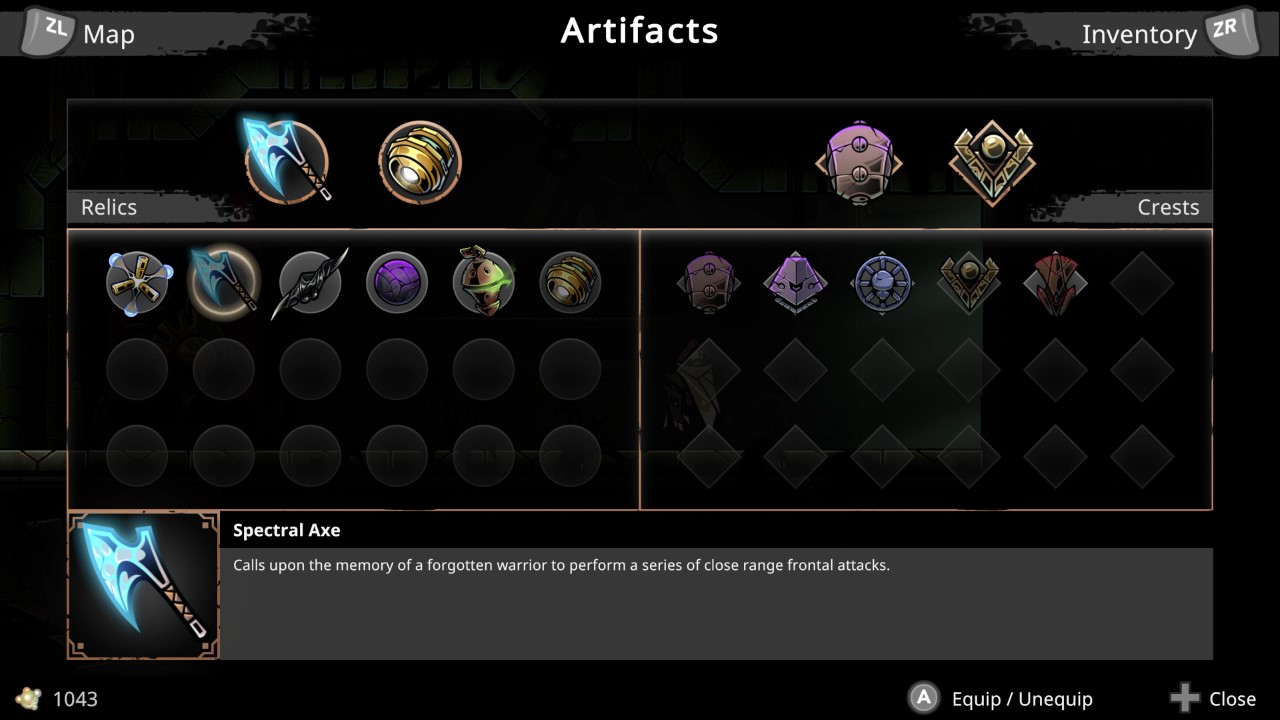Select the golden emblem crest
Screen dimensions: 1280x720
968,282
